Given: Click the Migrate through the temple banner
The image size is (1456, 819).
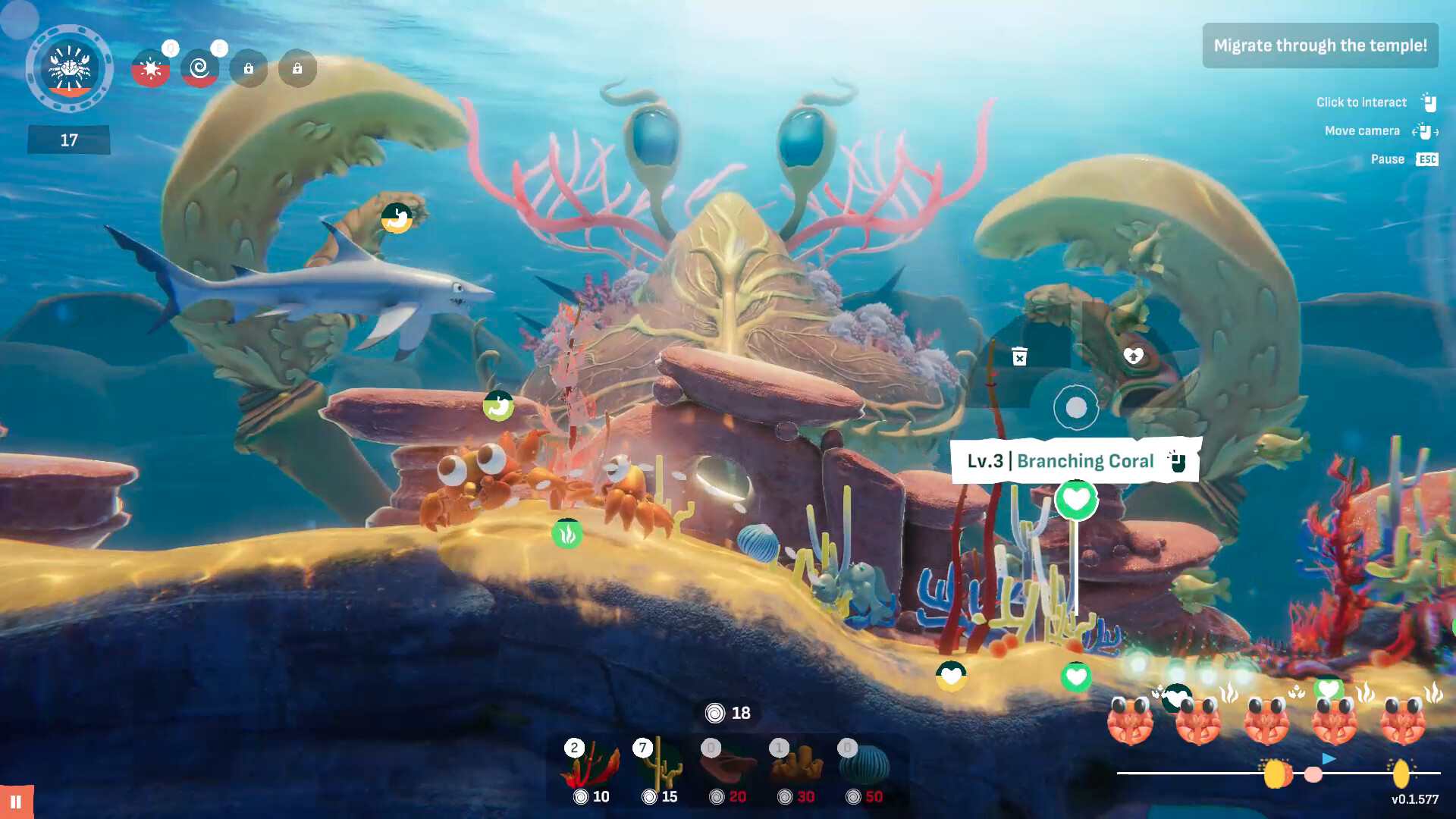Looking at the screenshot, I should [x=1320, y=45].
